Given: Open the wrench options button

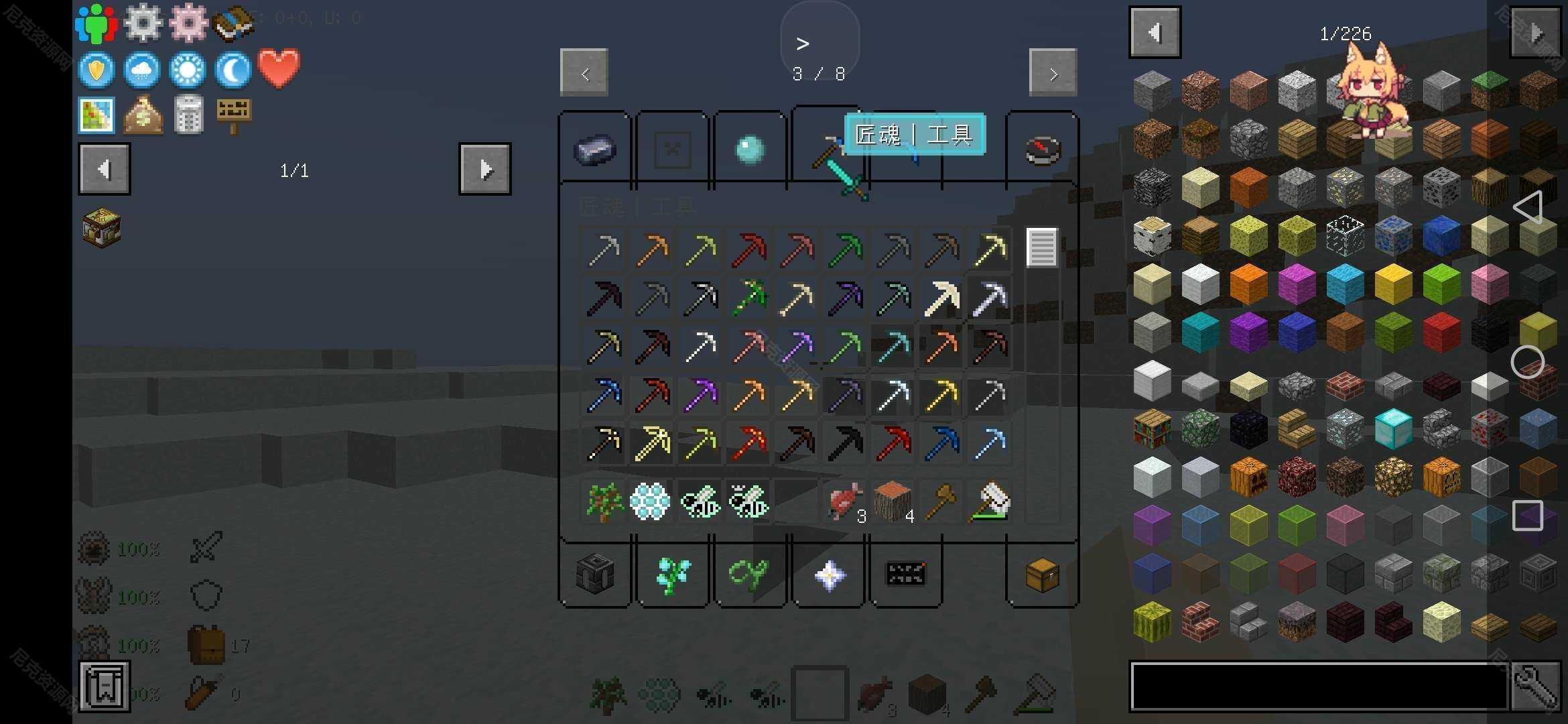Looking at the screenshot, I should point(1535,686).
